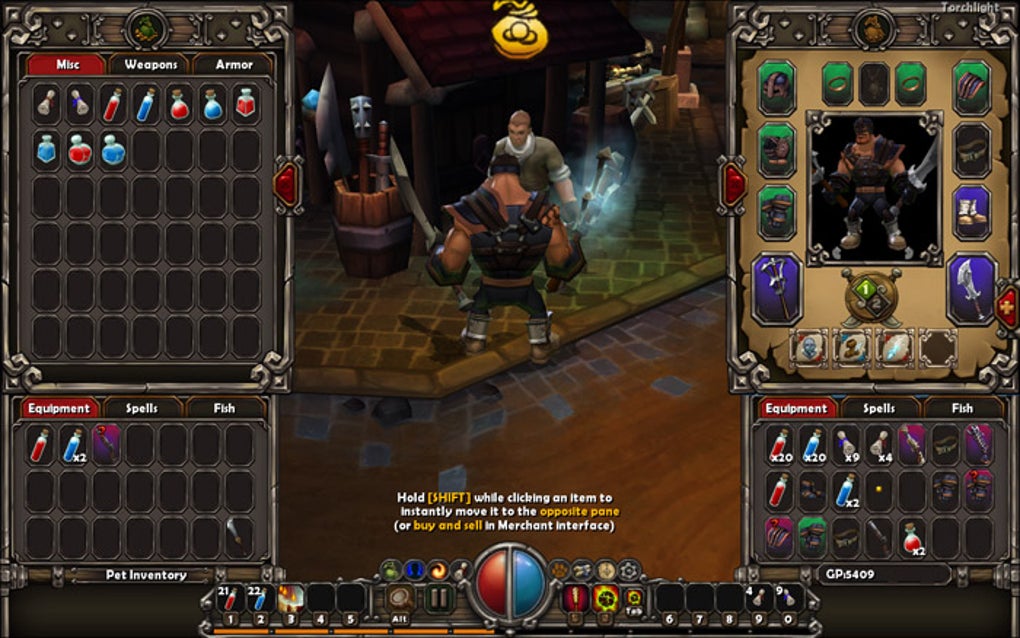
Task: Click the Pet Inventory label bar
Action: pyautogui.click(x=146, y=575)
